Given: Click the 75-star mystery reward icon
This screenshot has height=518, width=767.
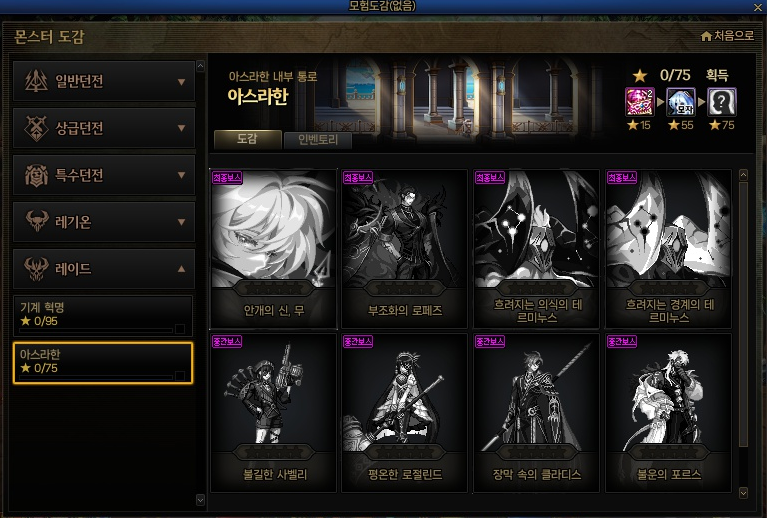Looking at the screenshot, I should pyautogui.click(x=722, y=102).
